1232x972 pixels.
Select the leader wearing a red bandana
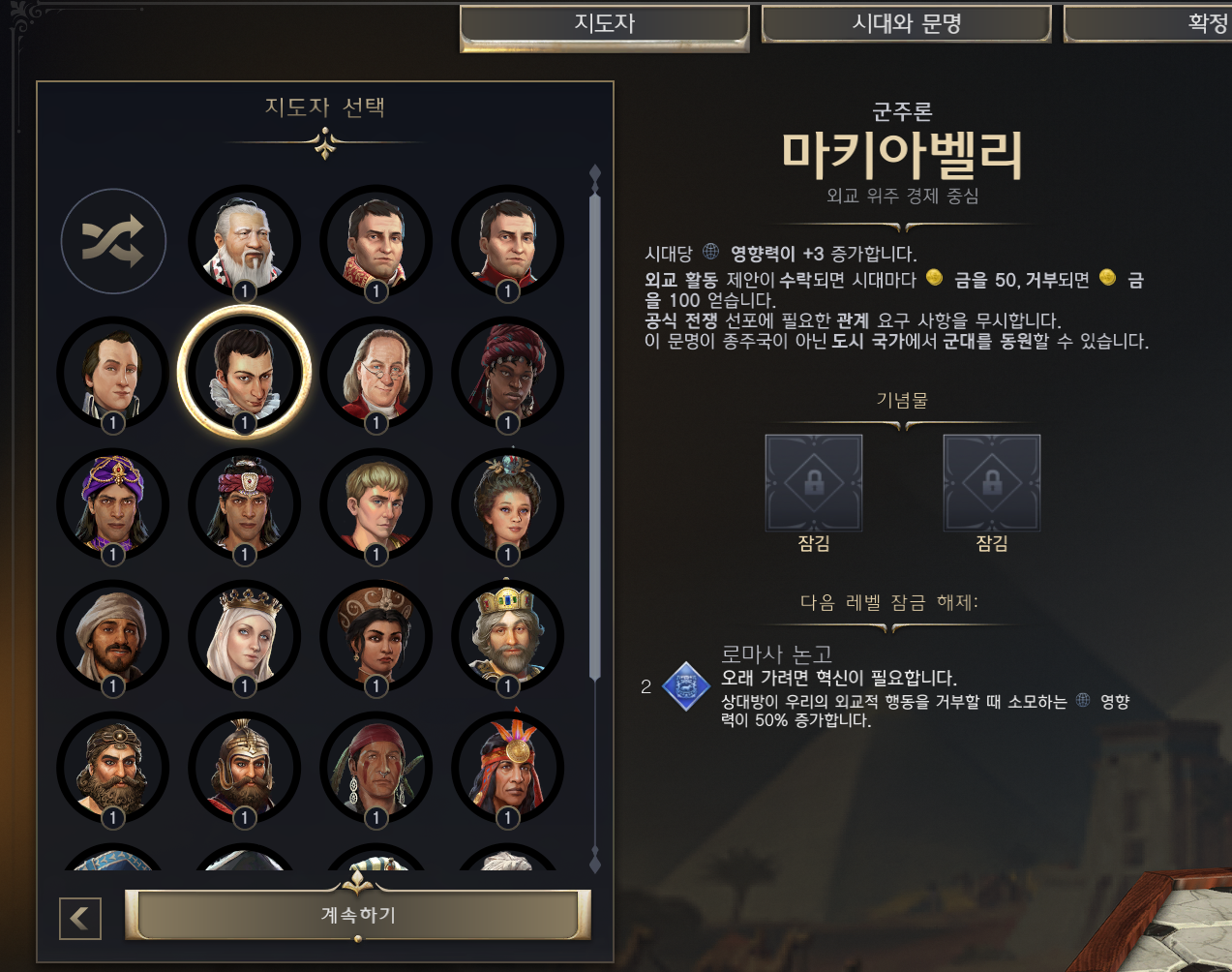pyautogui.click(x=376, y=767)
